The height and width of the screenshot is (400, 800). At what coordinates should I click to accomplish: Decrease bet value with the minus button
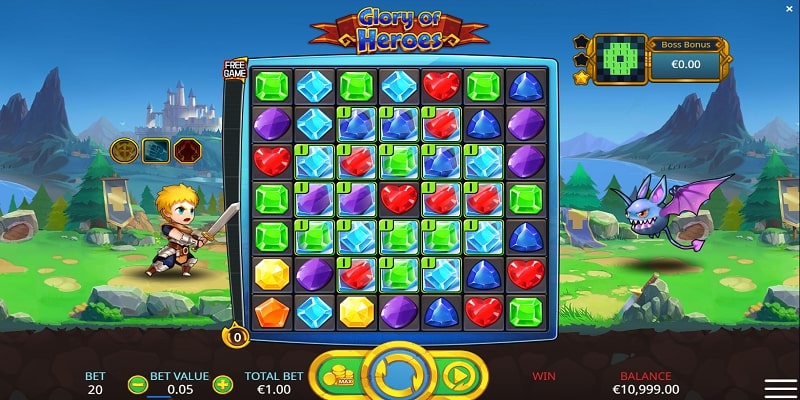click(138, 385)
